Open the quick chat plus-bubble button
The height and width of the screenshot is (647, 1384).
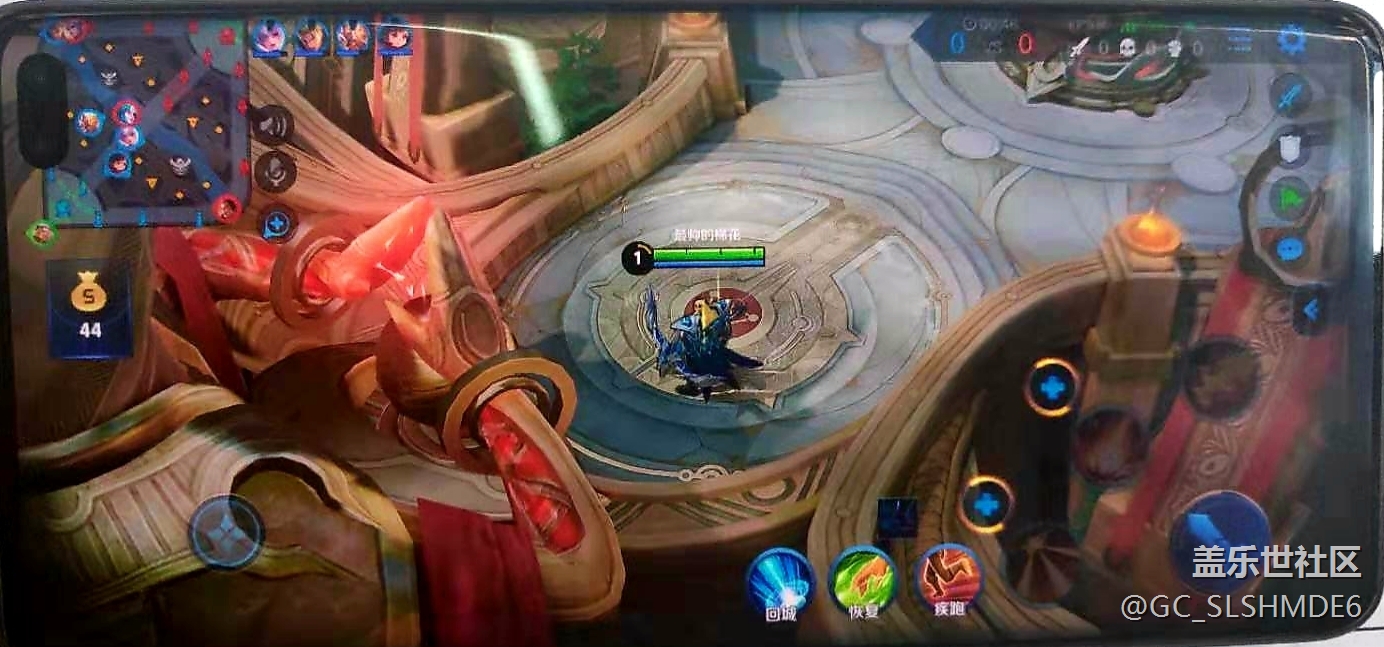[275, 224]
